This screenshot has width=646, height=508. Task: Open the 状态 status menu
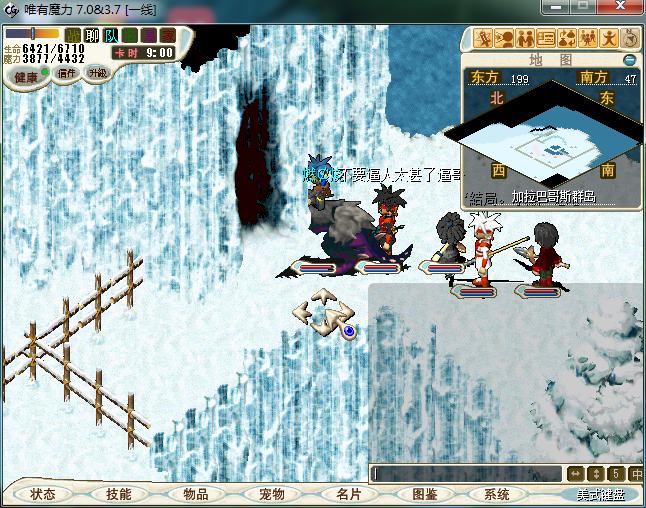pyautogui.click(x=43, y=494)
